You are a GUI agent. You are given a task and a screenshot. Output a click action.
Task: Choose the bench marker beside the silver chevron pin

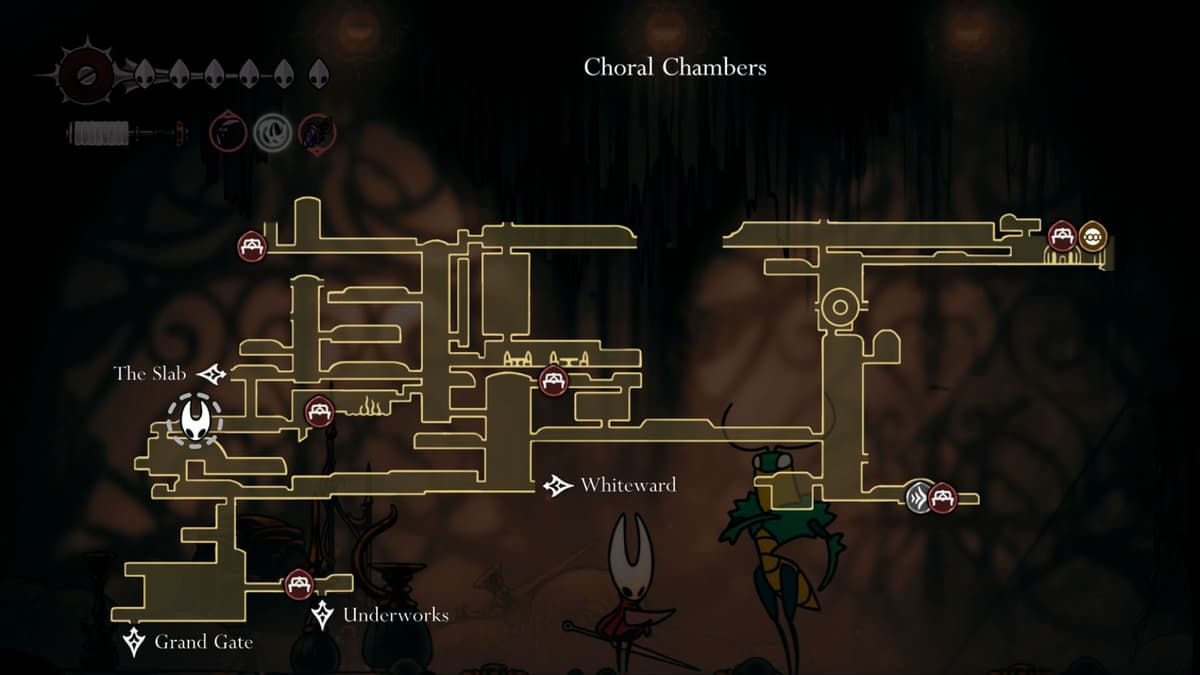[x=943, y=496]
